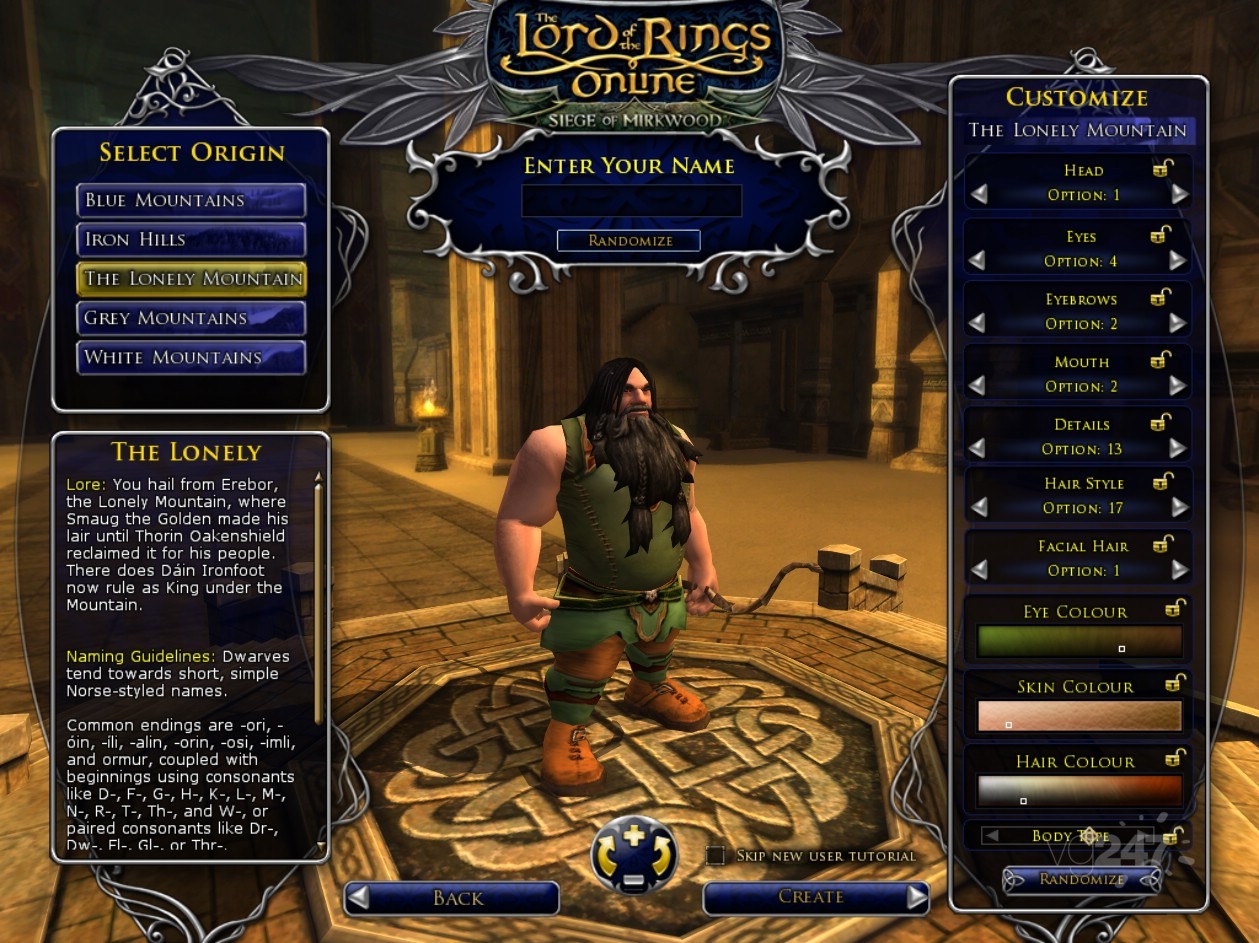This screenshot has width=1259, height=943.
Task: Pick a shade on Eye Colour bar
Action: pyautogui.click(x=1079, y=641)
